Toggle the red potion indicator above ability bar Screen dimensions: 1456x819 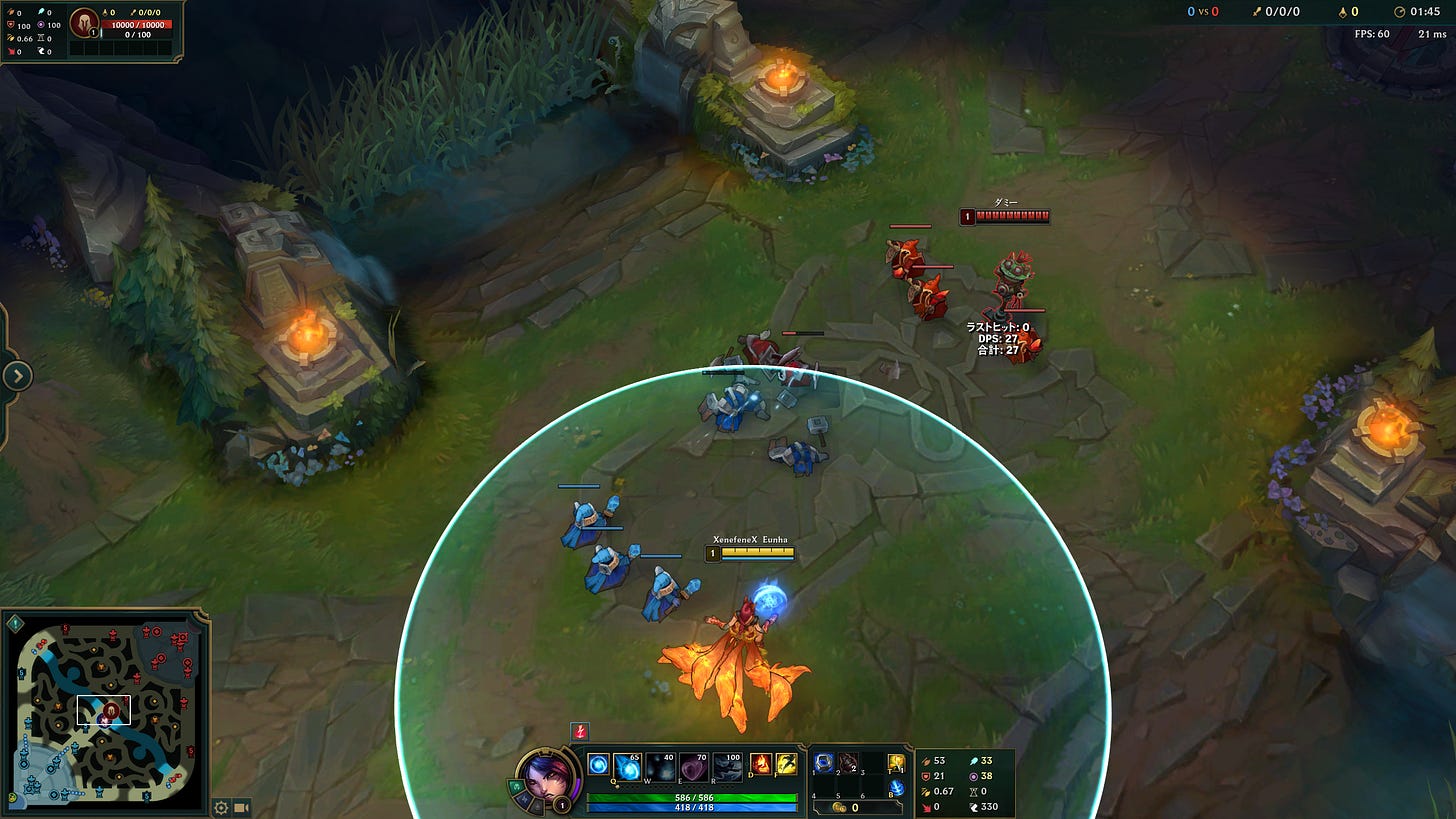point(578,731)
